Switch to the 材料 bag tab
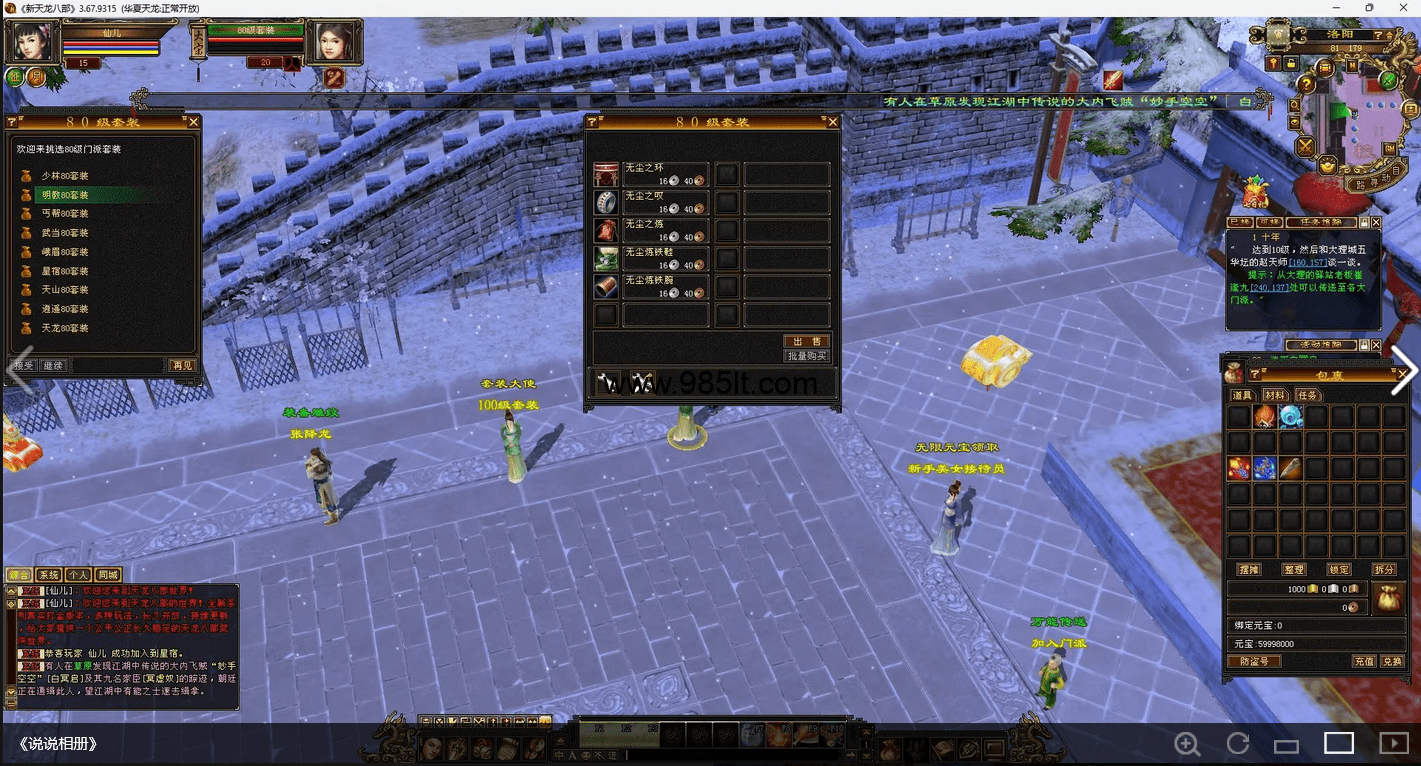Screen dimensions: 1421x766 pyautogui.click(x=1275, y=395)
